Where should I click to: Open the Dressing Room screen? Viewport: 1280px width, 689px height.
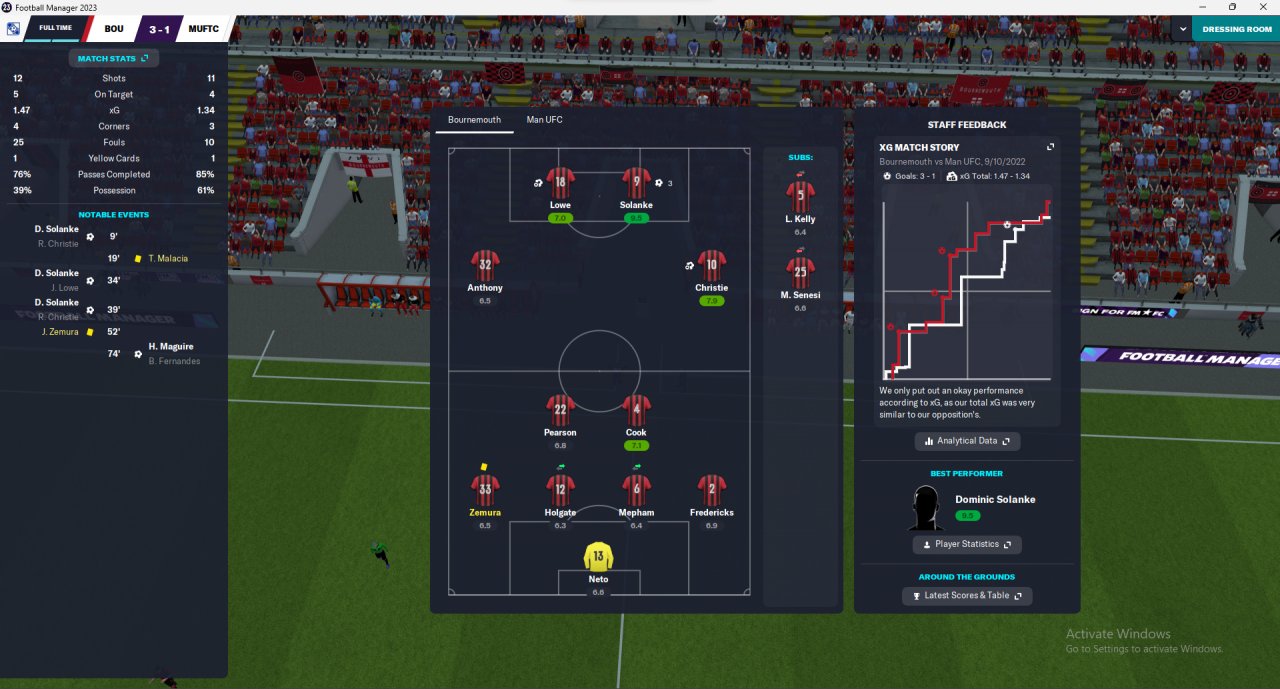point(1236,29)
